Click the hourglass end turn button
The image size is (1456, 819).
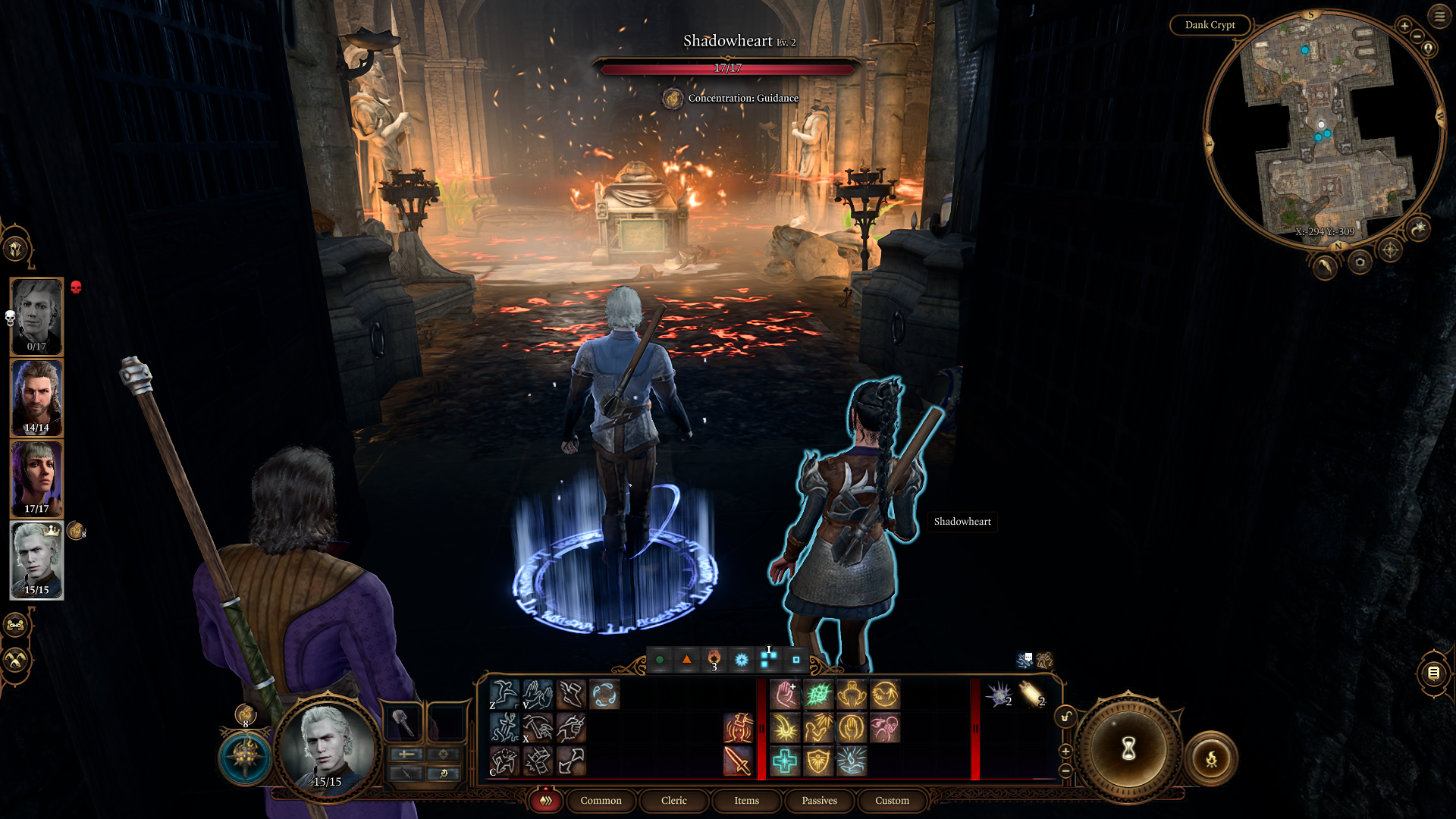[x=1128, y=749]
